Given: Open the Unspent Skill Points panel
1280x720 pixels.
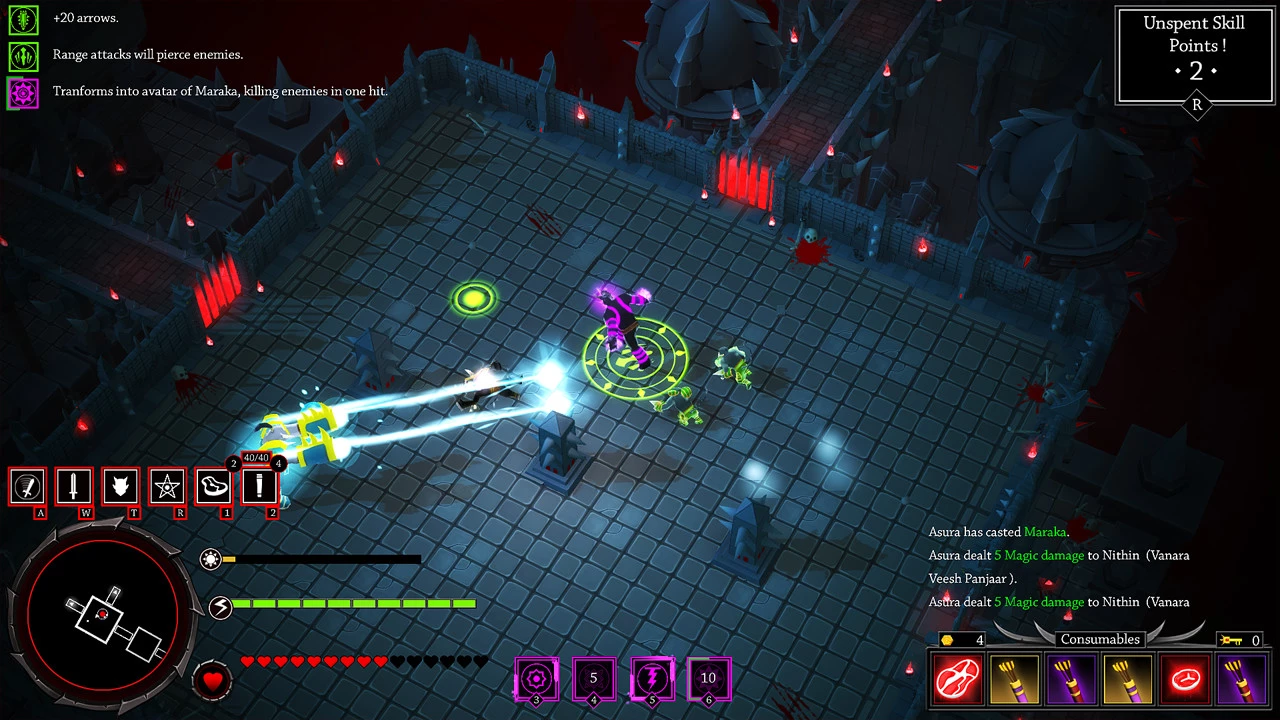Looking at the screenshot, I should pyautogui.click(x=1196, y=55).
